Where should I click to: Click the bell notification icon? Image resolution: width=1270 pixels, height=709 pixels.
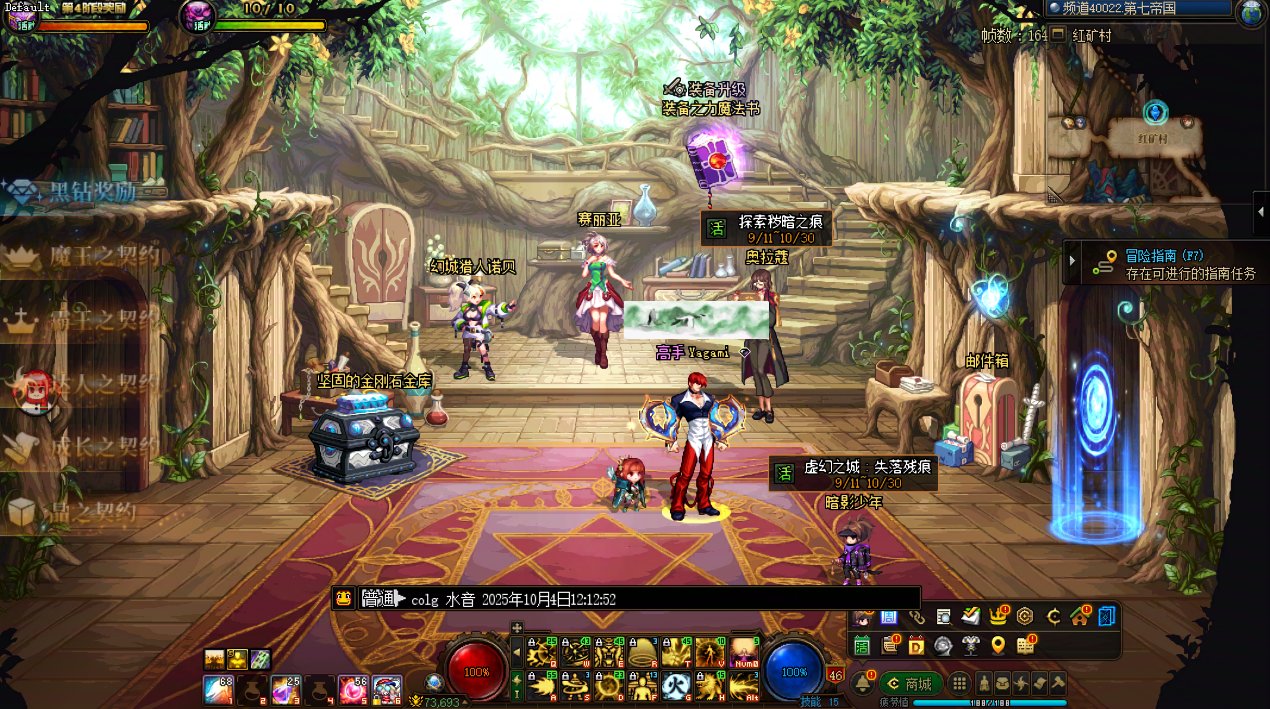click(x=861, y=683)
